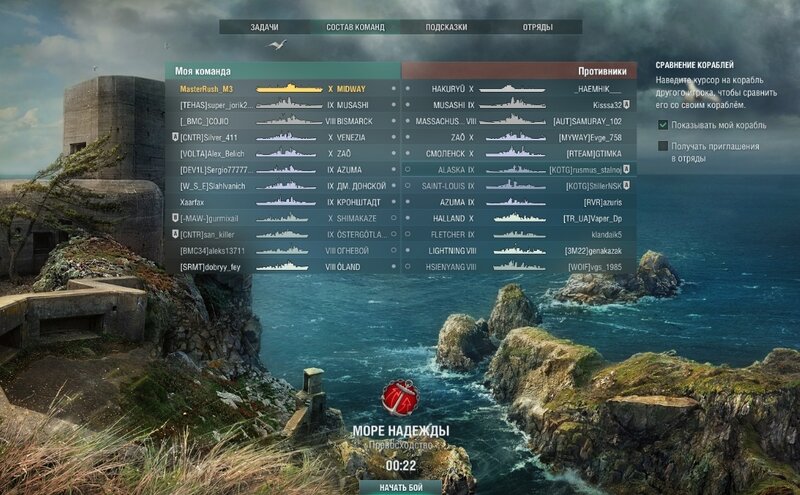Select MasterRush_M3's Midway row
This screenshot has height=495, width=800.
pos(282,88)
